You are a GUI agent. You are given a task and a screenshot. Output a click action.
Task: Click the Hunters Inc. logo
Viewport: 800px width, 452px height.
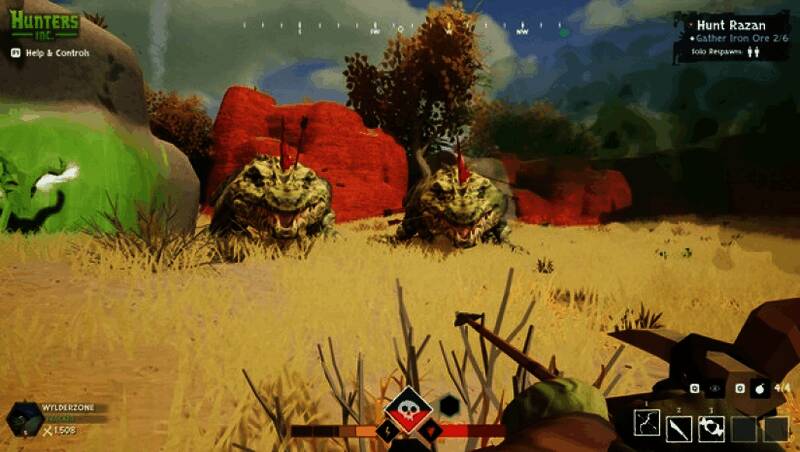44,24
